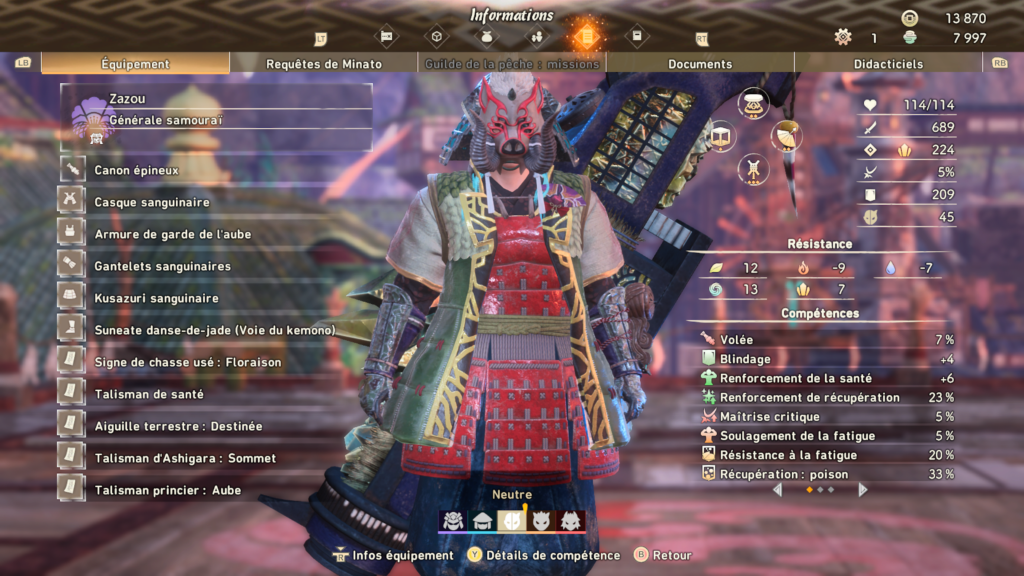1024x576 pixels.
Task: Show the previous skills page with left arrow
Action: click(778, 490)
